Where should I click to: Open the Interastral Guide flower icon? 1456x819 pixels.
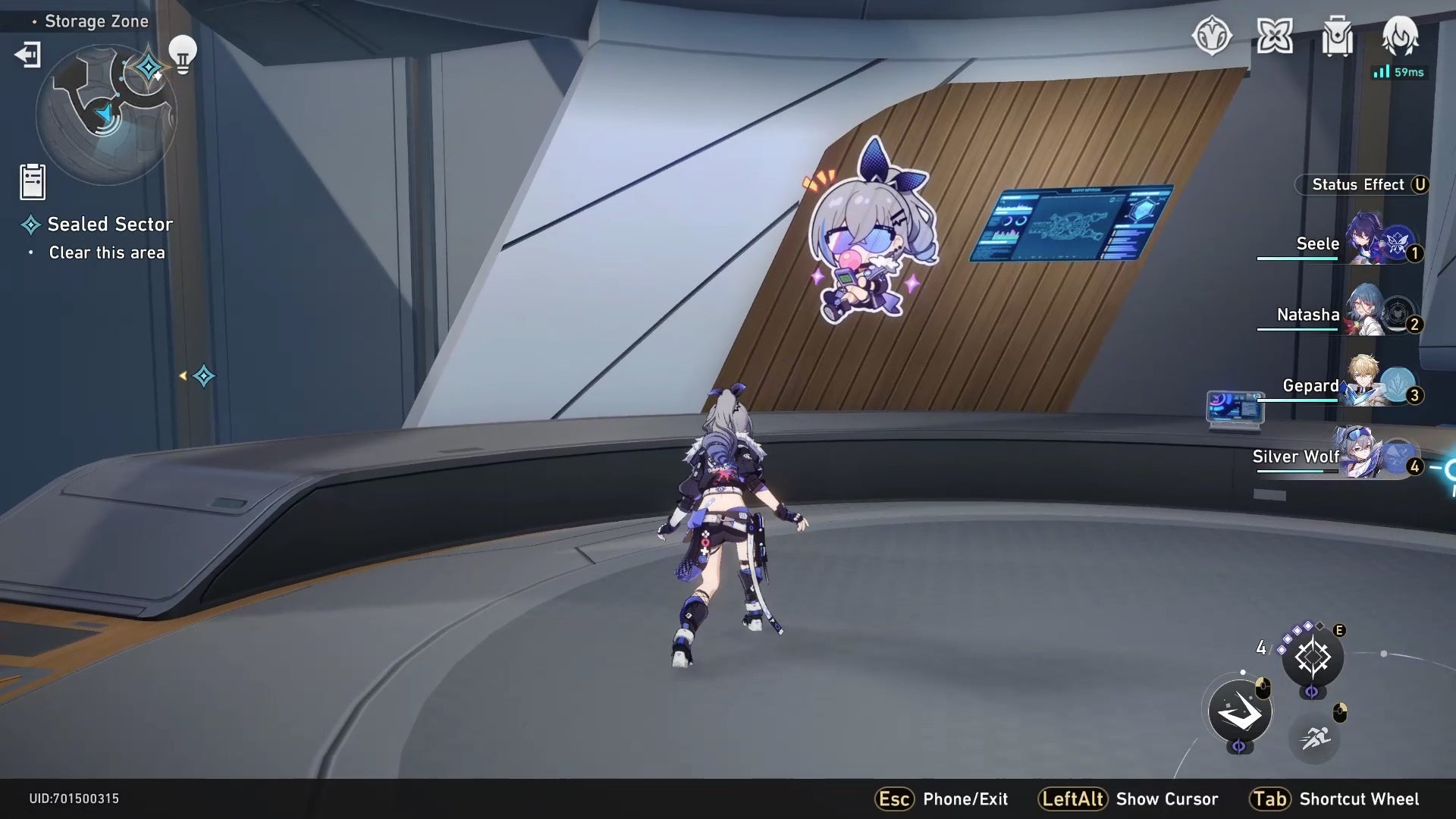1276,34
